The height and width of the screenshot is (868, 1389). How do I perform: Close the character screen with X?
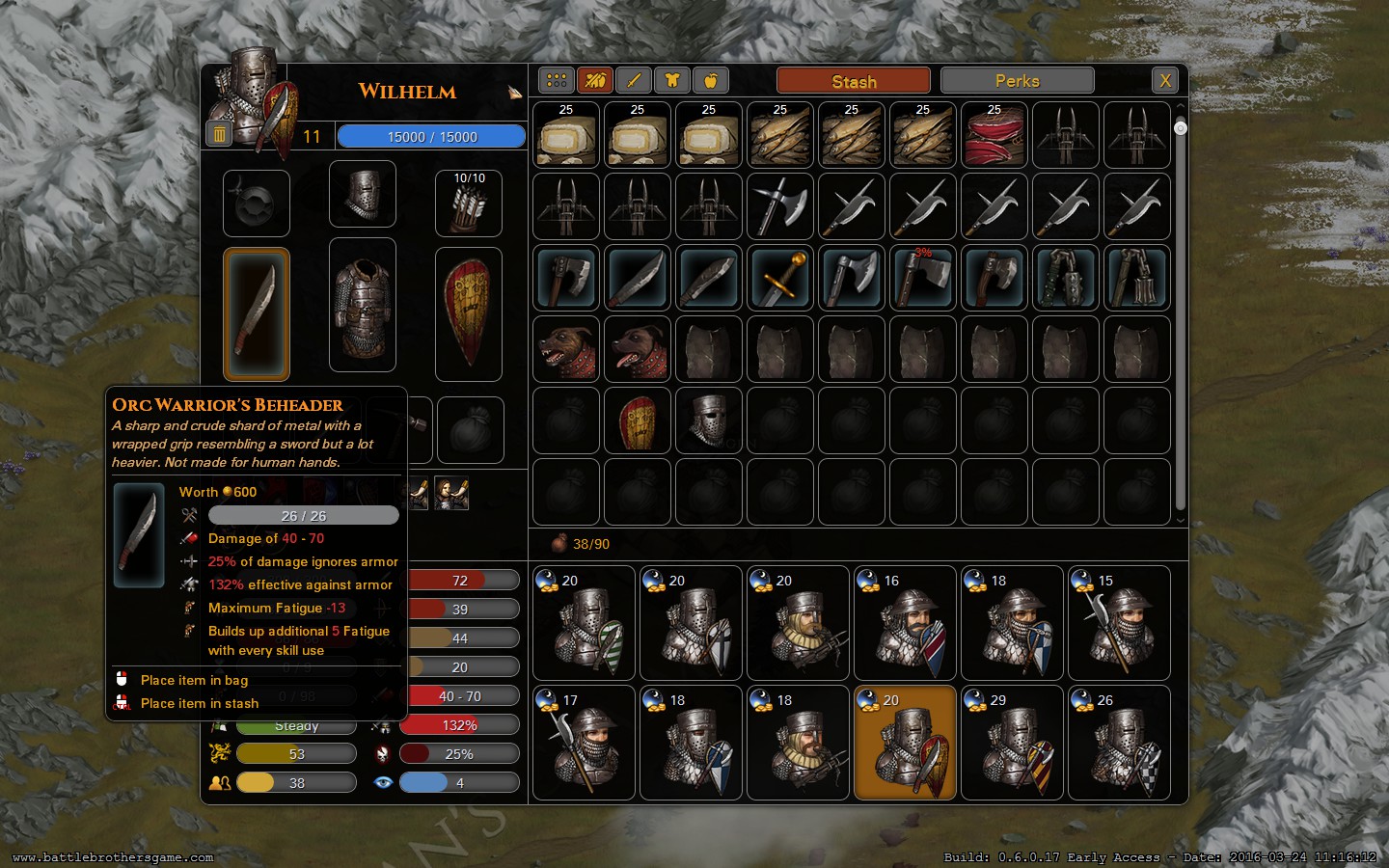1165,81
